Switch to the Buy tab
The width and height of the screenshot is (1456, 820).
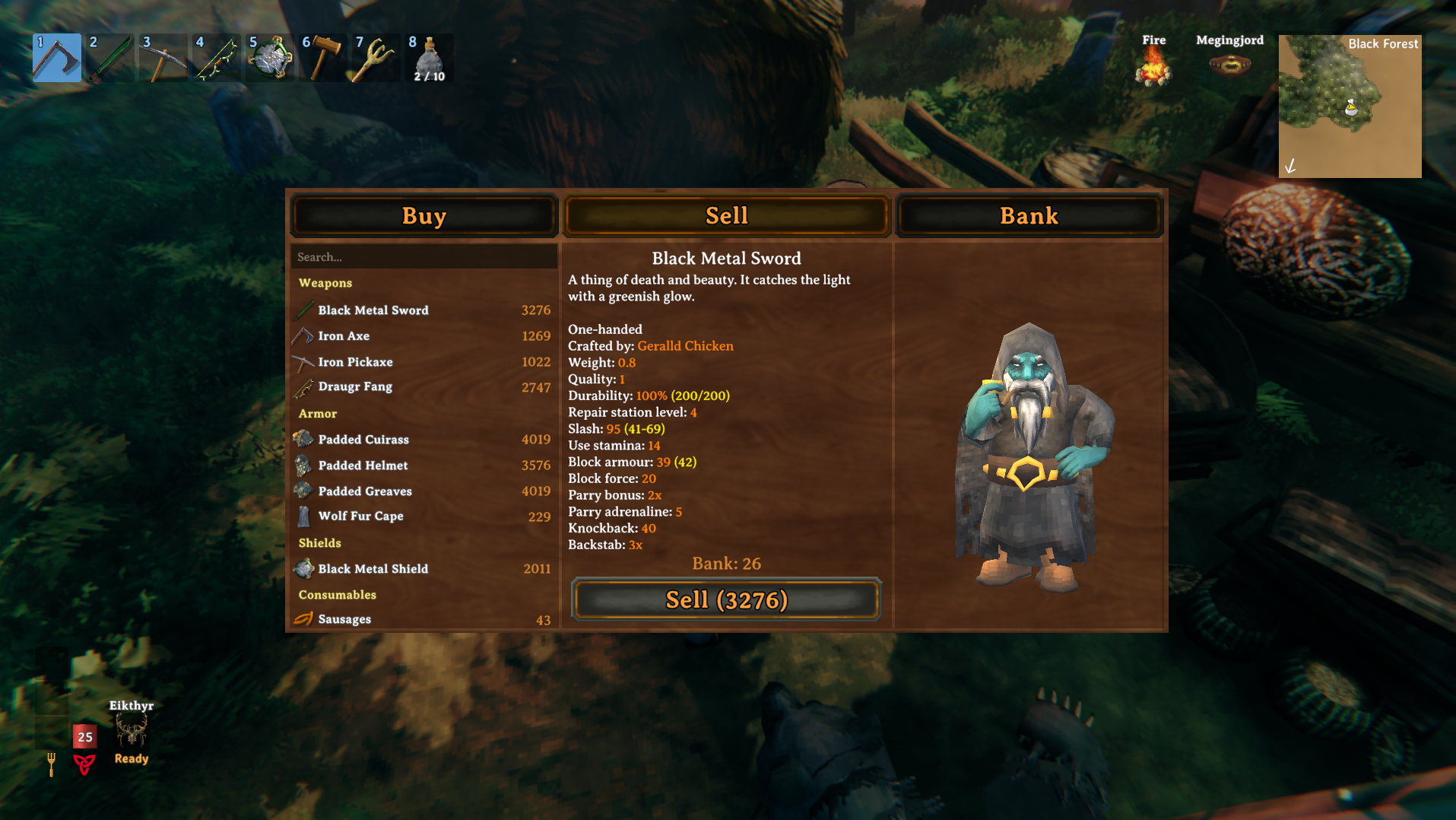(x=423, y=216)
